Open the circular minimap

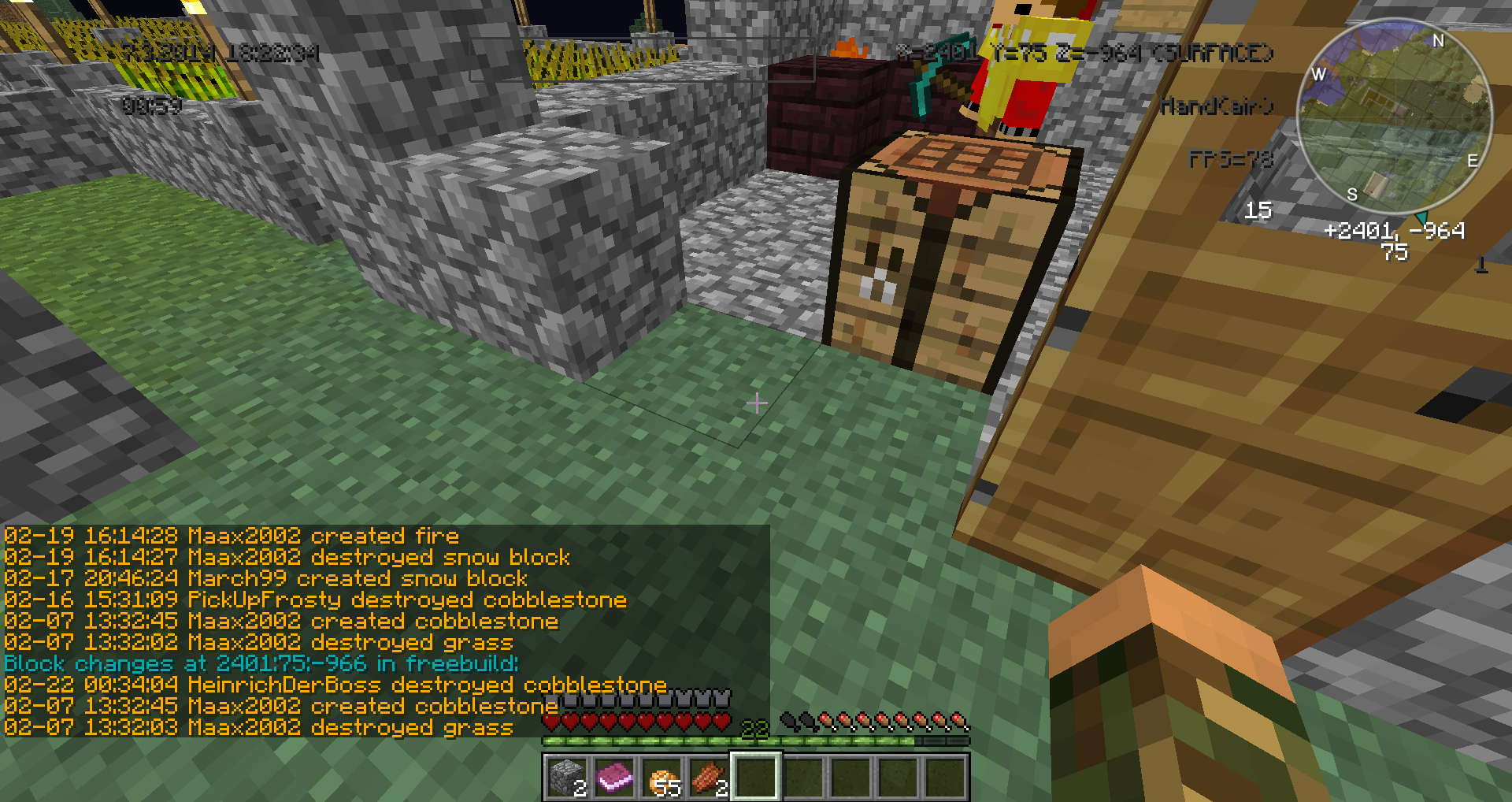coord(1394,117)
